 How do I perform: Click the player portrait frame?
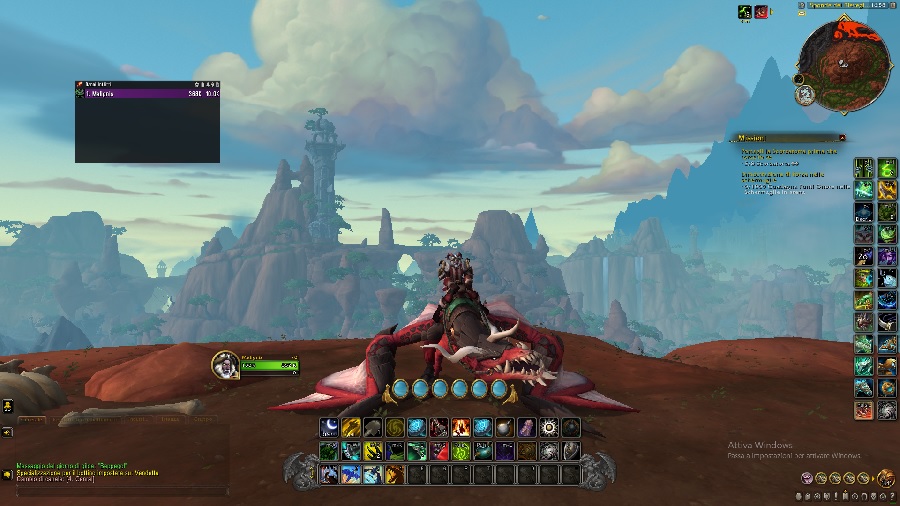pyautogui.click(x=225, y=365)
